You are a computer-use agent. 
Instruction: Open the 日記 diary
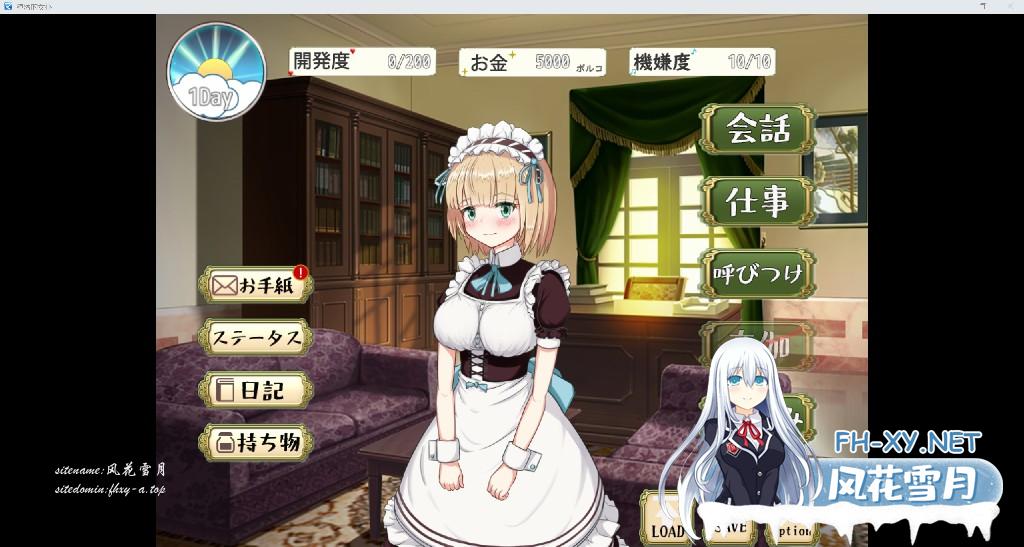(255, 390)
